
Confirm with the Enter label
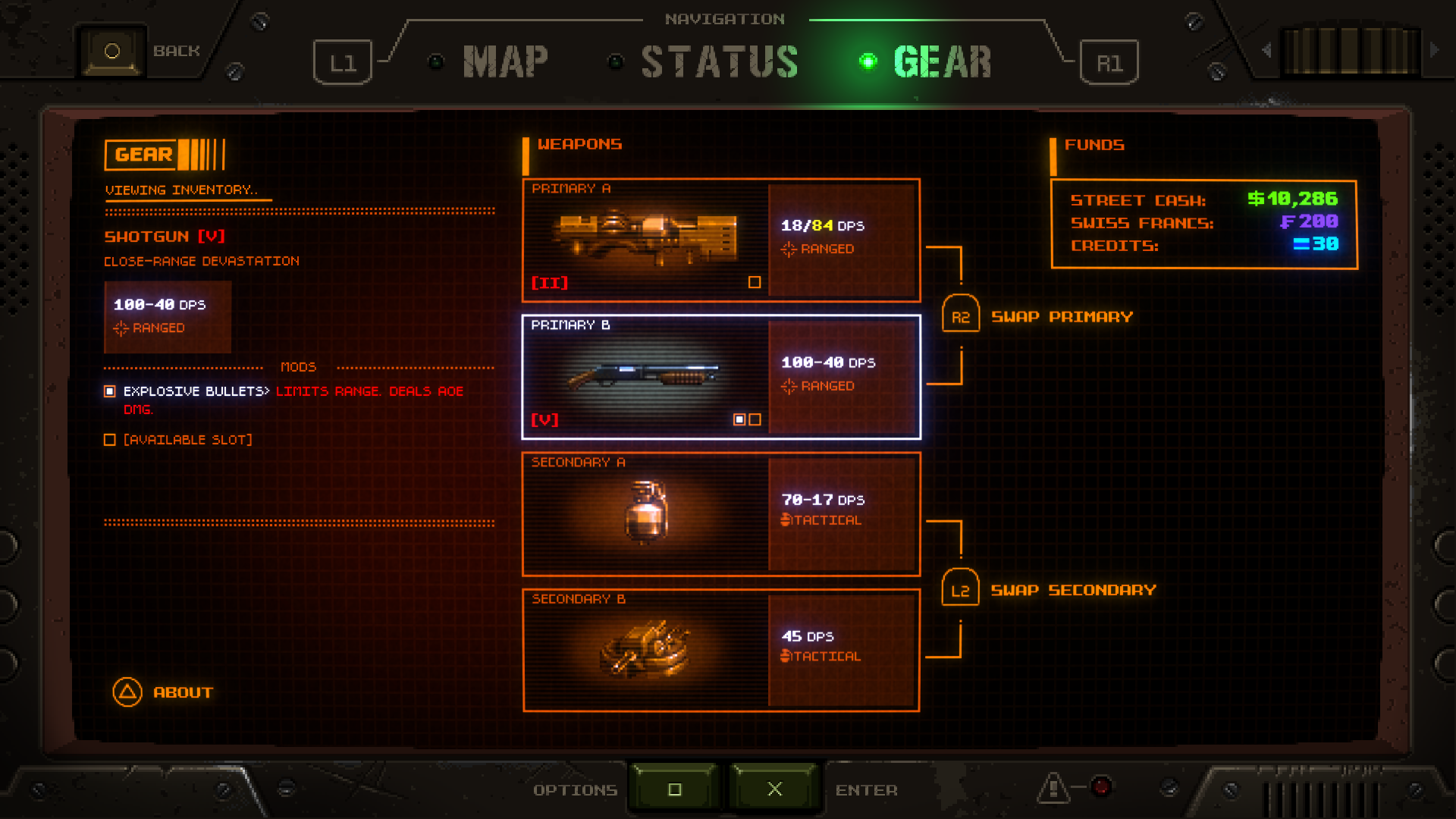(x=866, y=790)
